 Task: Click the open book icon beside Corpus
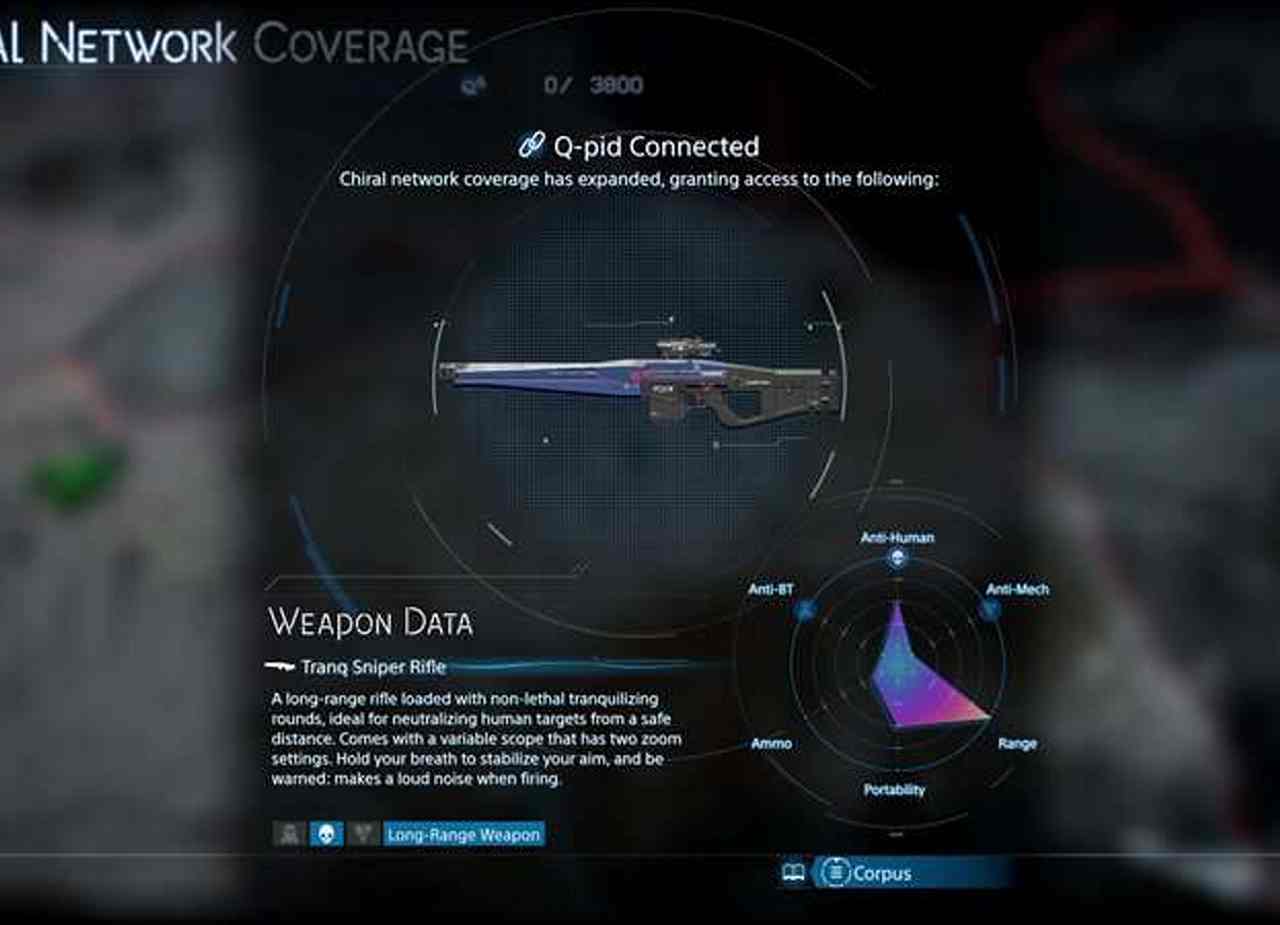coord(793,873)
